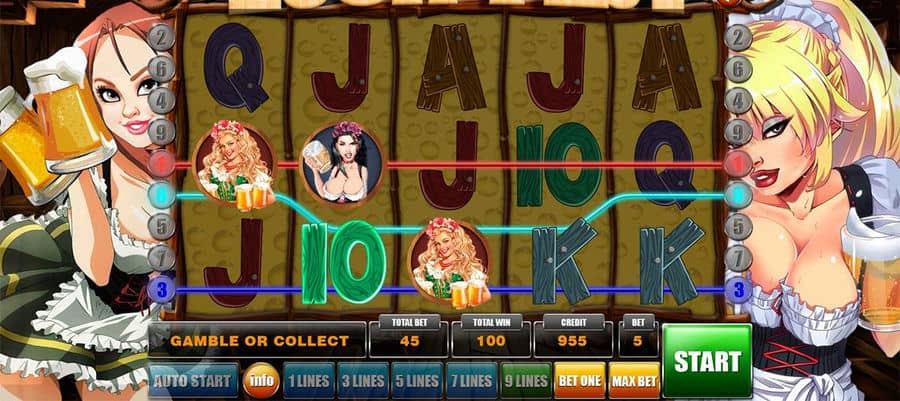Enable AUTO START spins

click(x=193, y=380)
